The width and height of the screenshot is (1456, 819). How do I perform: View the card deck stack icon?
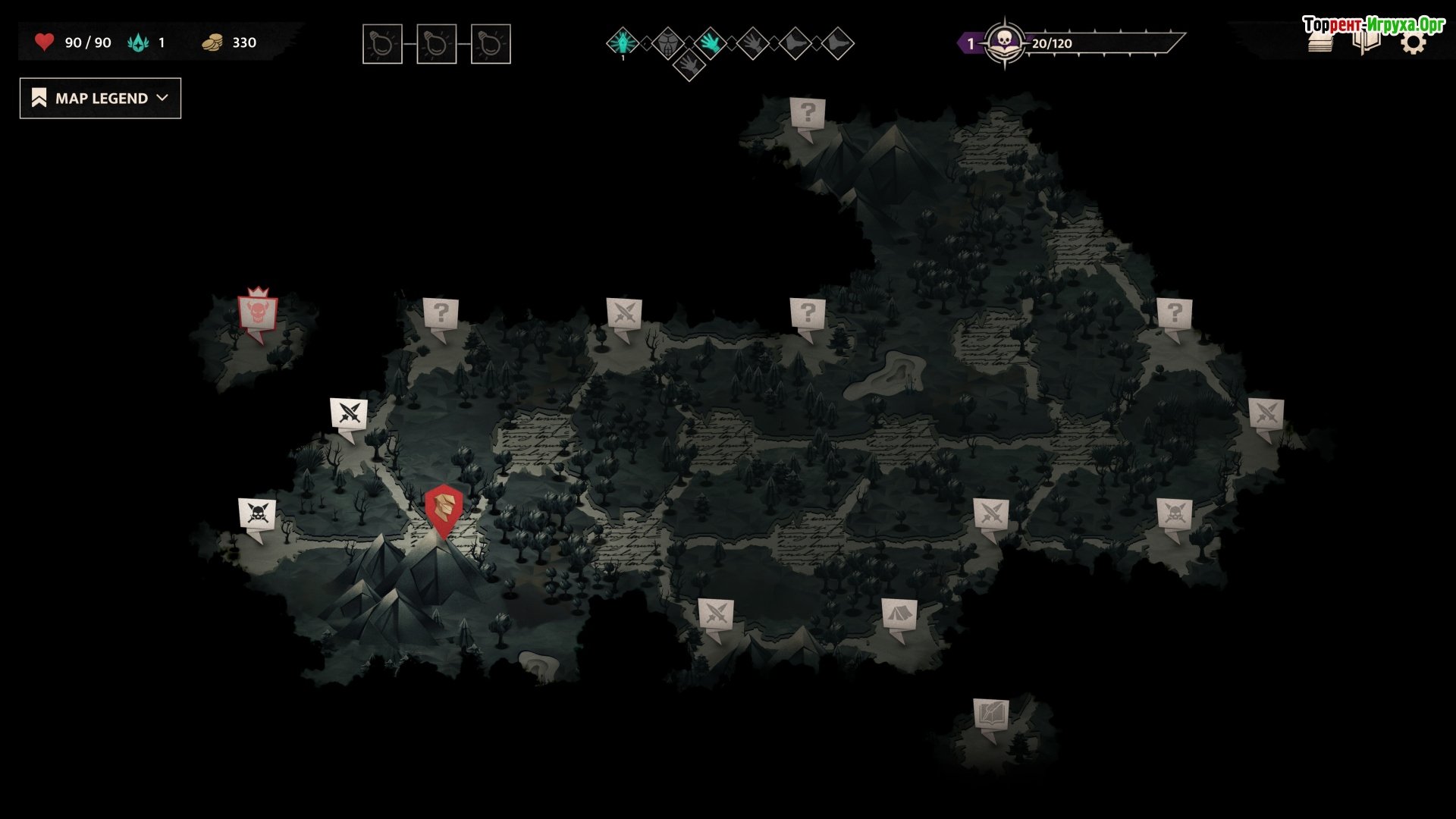[1320, 44]
